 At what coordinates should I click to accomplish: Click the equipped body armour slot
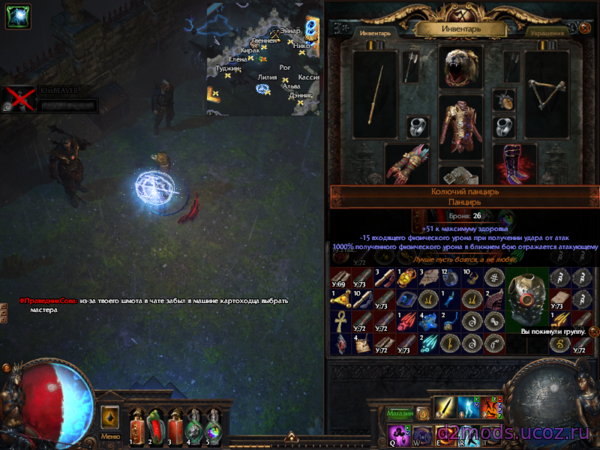[x=460, y=126]
